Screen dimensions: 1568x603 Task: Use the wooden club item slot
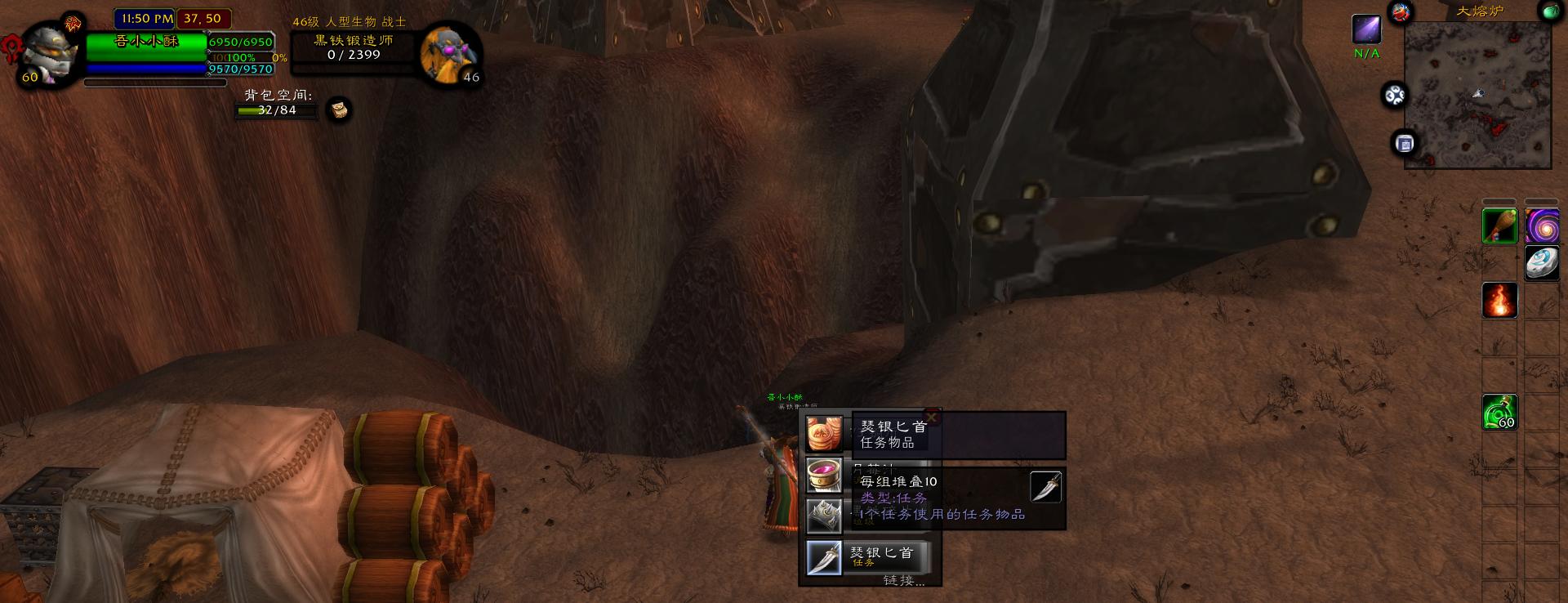[x=1499, y=226]
